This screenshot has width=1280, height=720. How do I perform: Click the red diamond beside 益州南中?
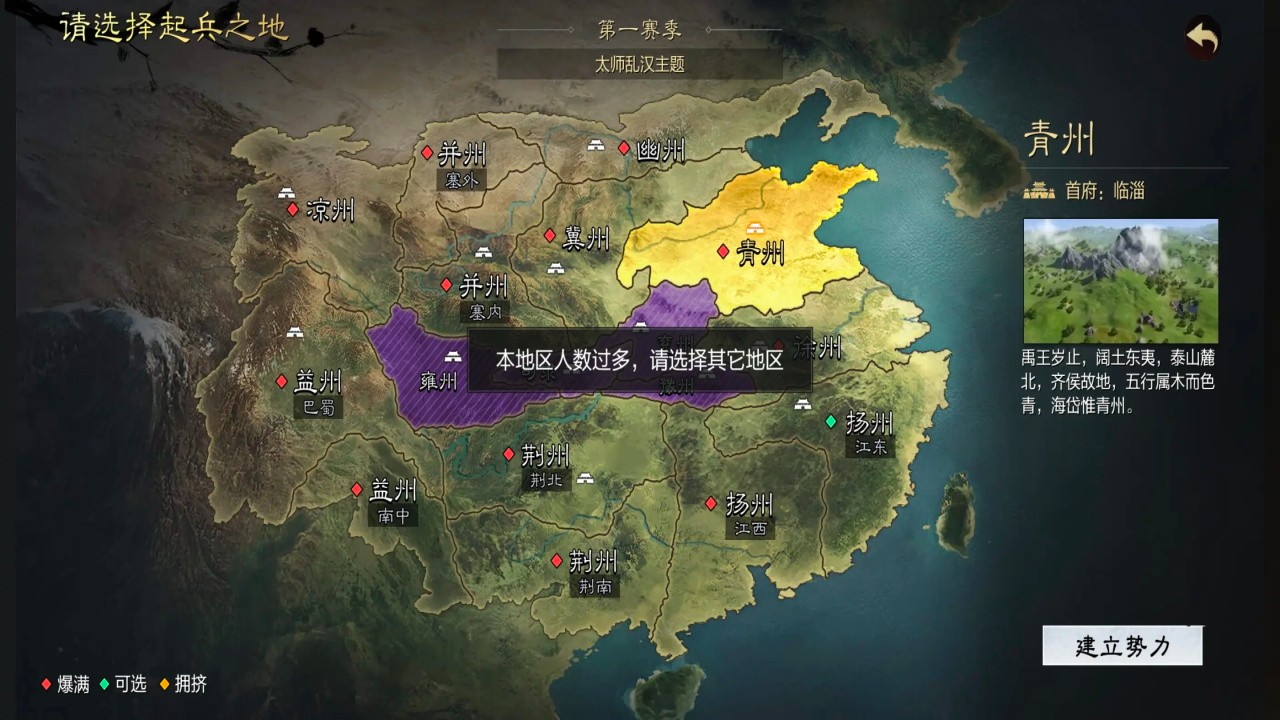click(355, 490)
